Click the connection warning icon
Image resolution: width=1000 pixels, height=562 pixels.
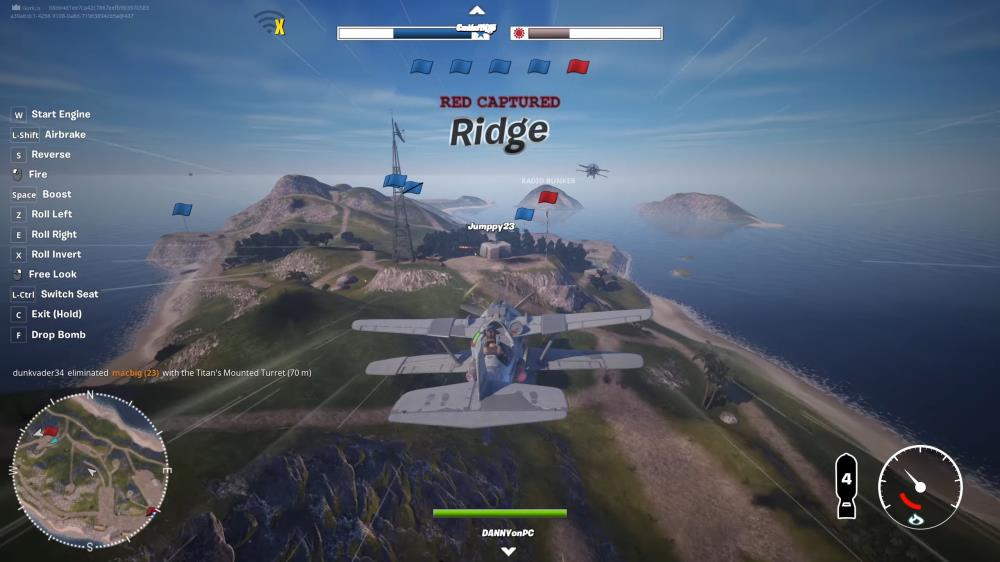pyautogui.click(x=270, y=22)
